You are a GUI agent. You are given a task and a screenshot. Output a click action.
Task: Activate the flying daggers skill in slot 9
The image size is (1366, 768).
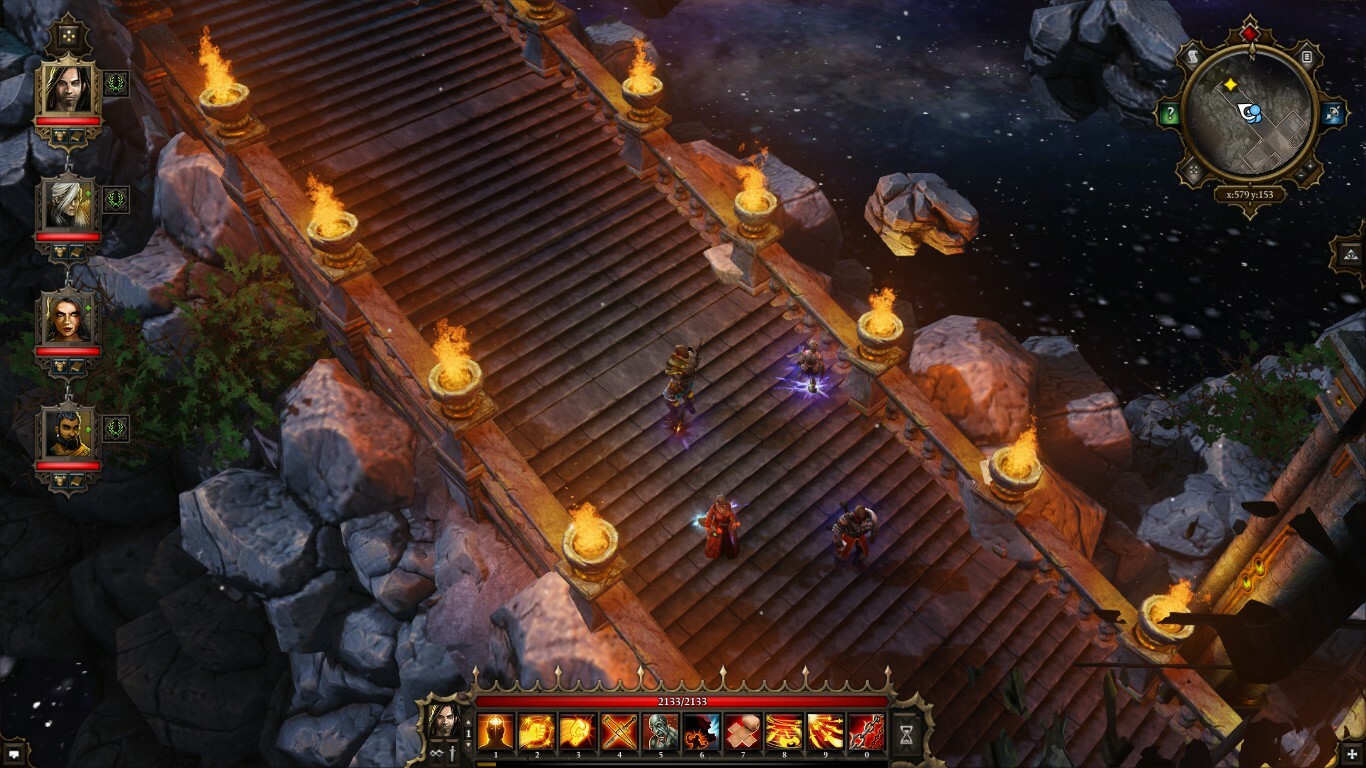(x=825, y=732)
